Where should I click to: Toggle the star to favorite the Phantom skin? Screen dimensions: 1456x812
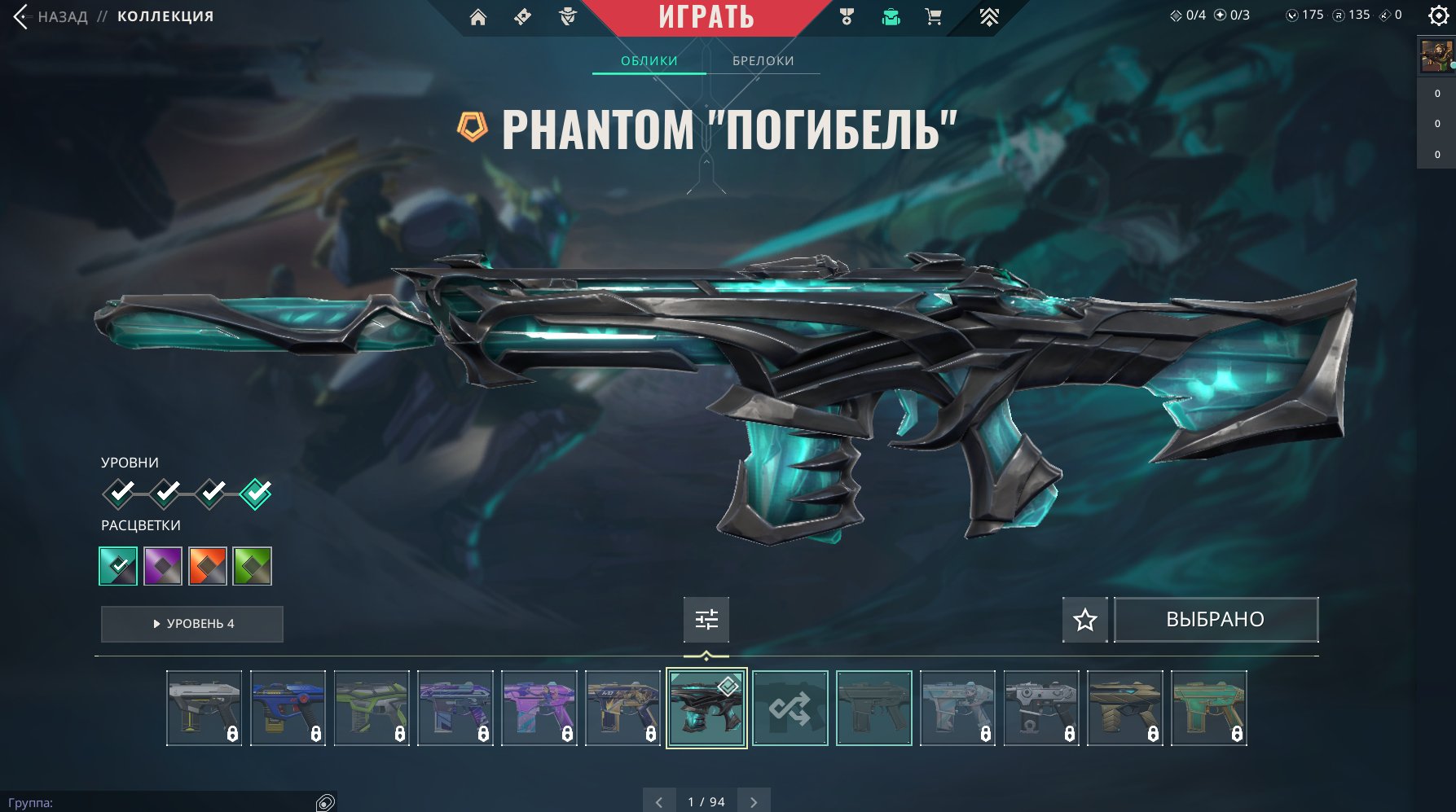click(1084, 620)
